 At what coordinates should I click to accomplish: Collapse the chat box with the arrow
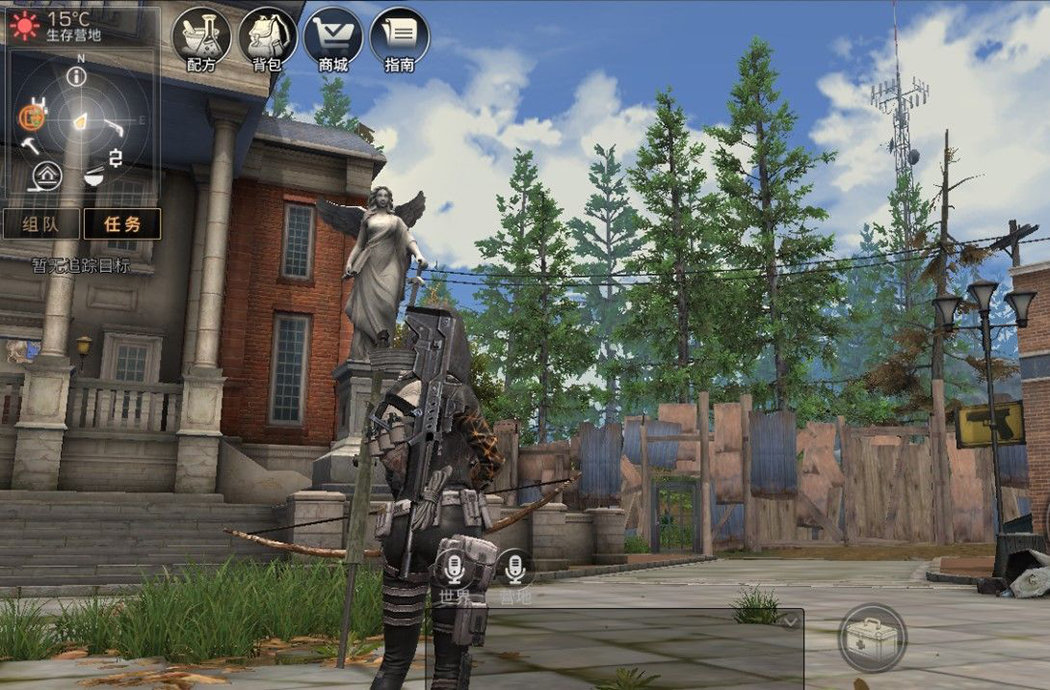point(790,621)
